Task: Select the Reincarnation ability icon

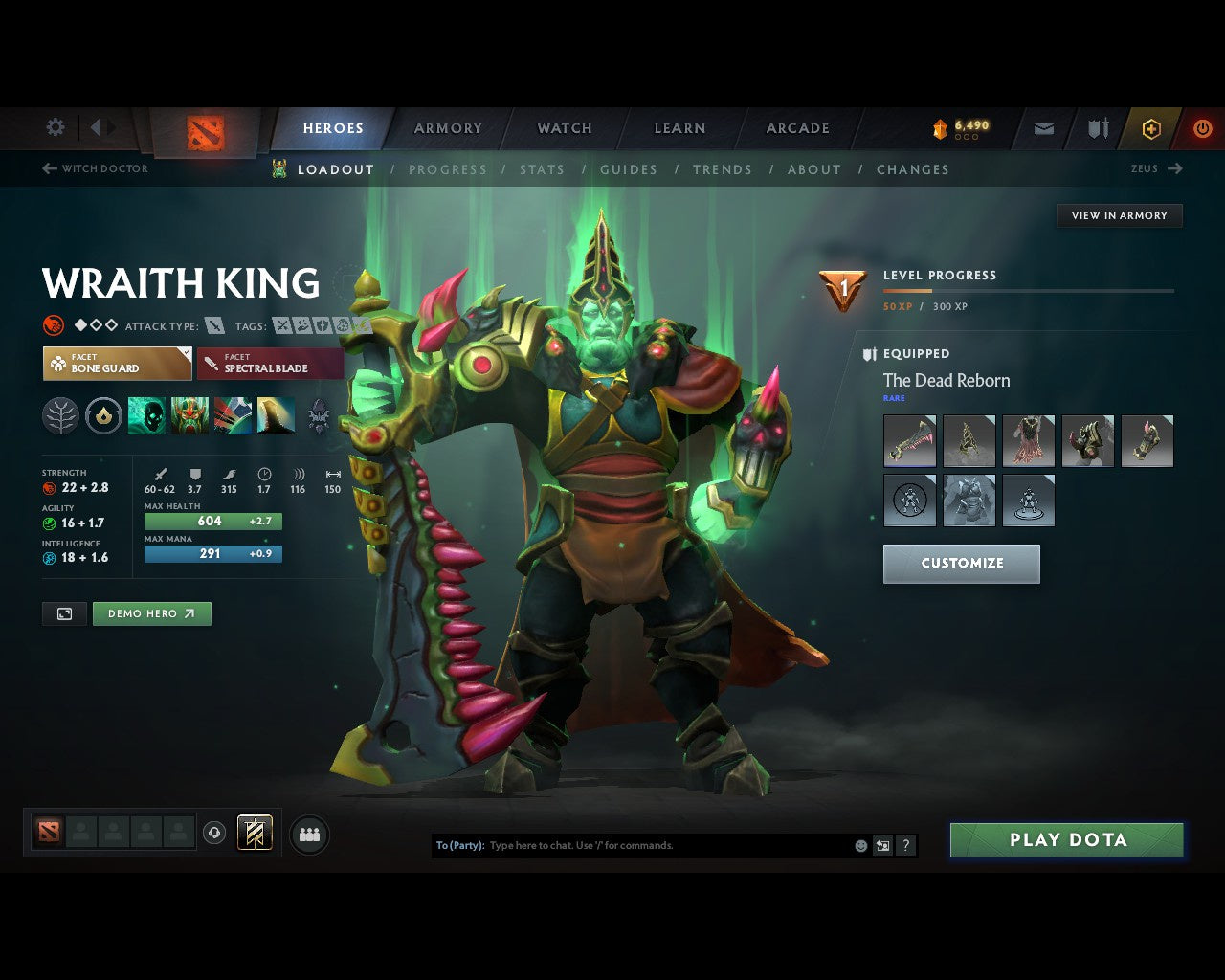Action: 277,415
